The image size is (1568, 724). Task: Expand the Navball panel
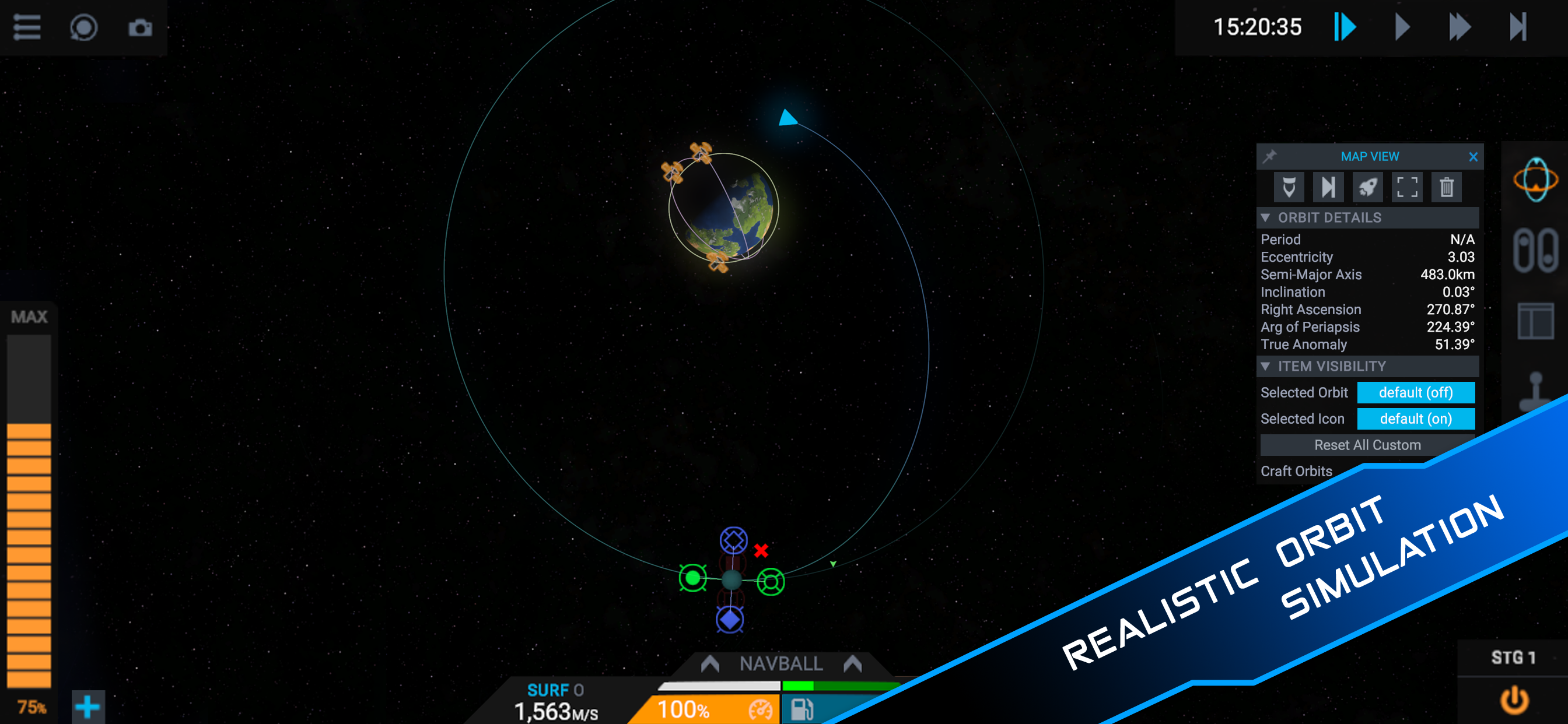point(781,663)
